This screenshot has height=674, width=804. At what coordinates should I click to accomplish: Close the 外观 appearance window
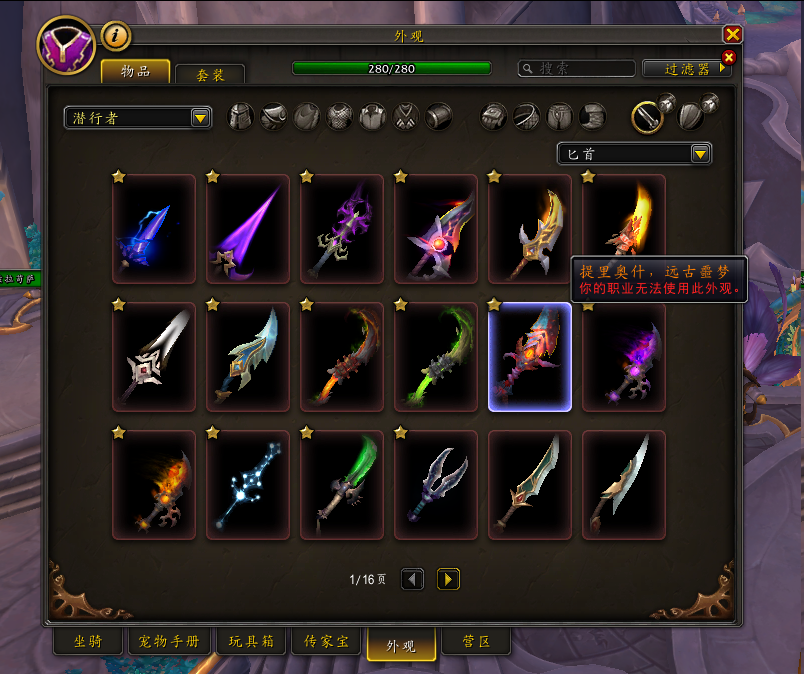click(x=731, y=34)
